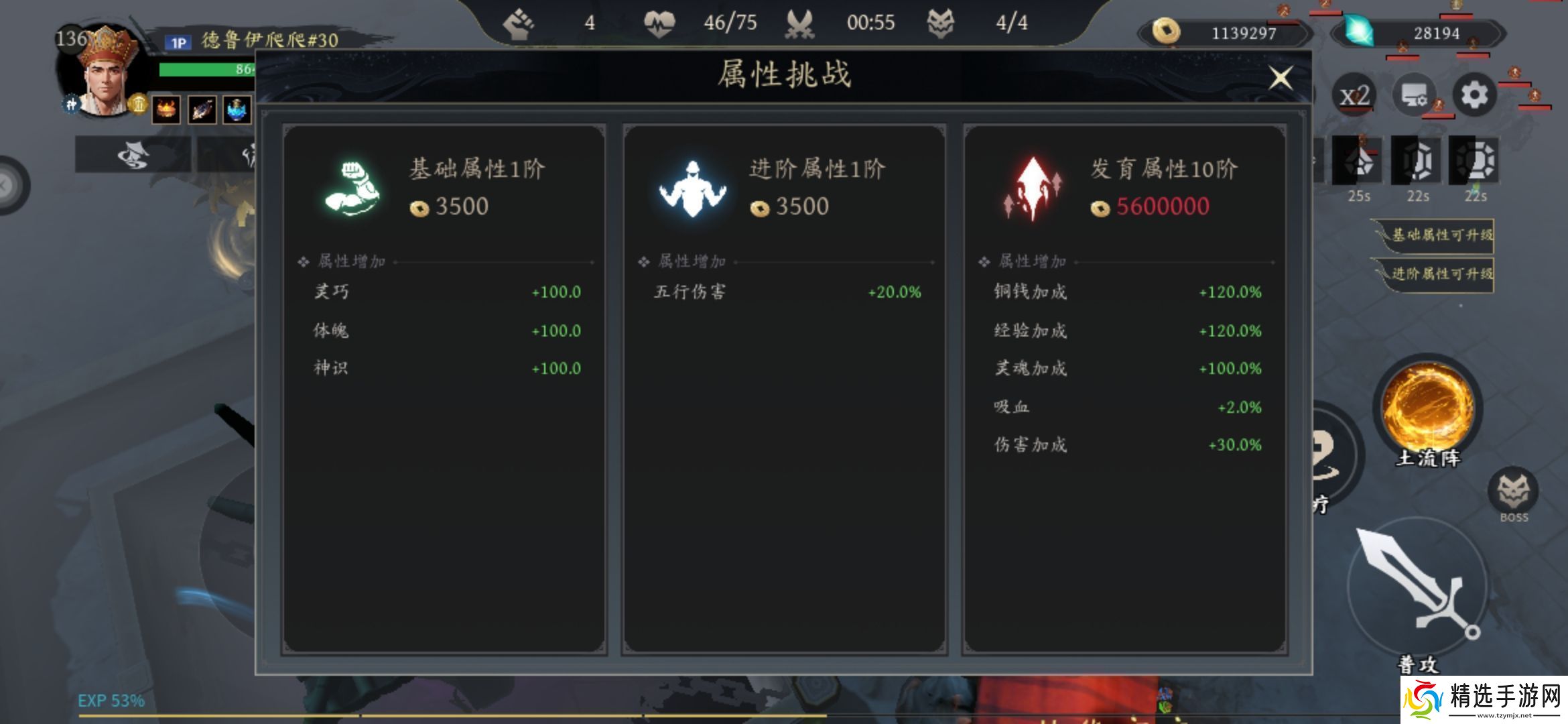Close the 属性挑战 dialog
The width and height of the screenshot is (1568, 724).
click(x=1282, y=77)
